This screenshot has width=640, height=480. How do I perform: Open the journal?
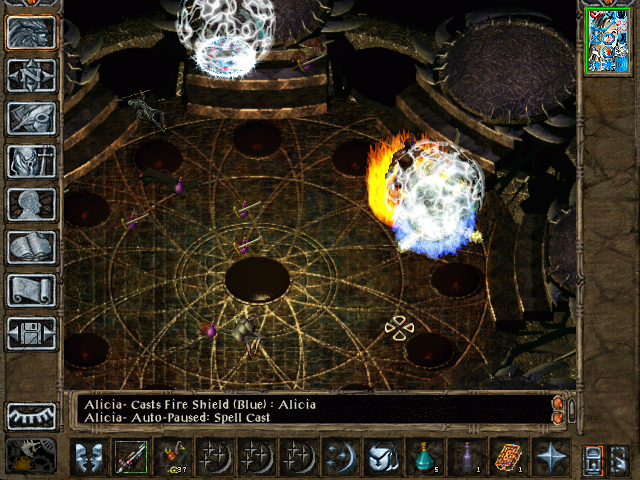[x=31, y=118]
